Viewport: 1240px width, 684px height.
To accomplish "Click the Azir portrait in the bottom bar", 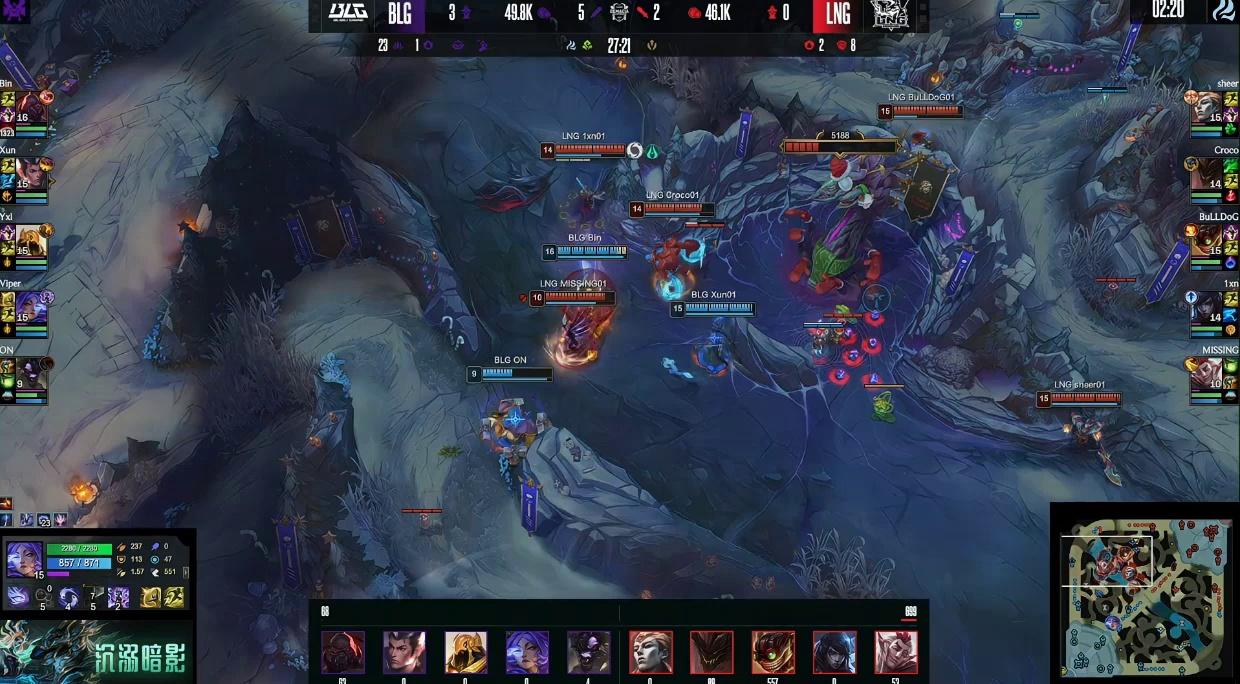I will [x=466, y=652].
